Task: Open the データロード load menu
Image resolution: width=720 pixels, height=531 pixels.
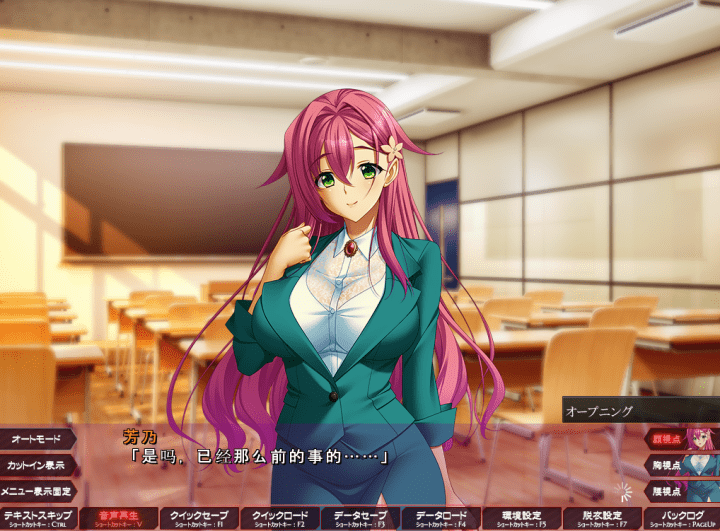Action: (x=440, y=518)
